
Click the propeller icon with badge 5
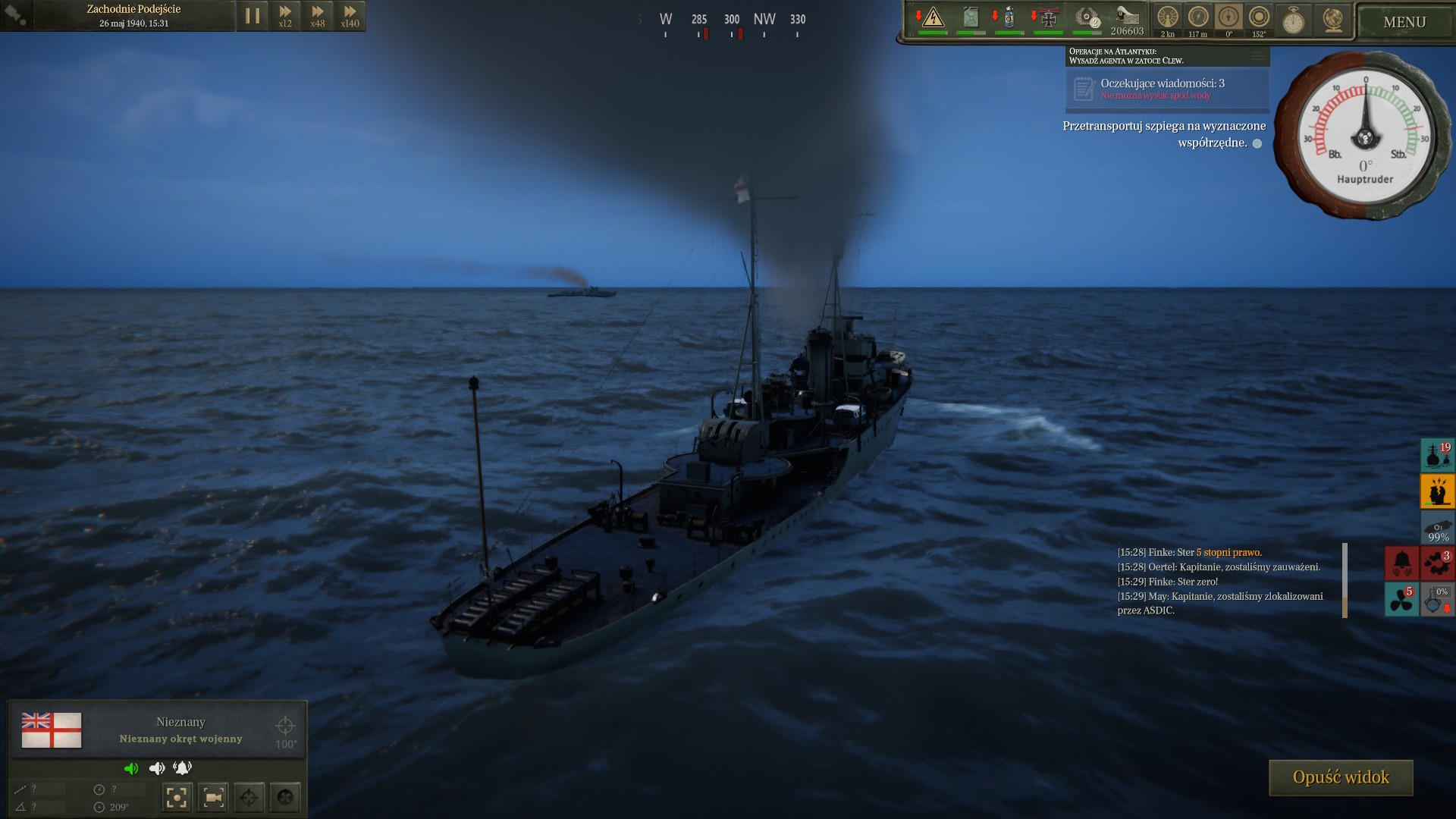(x=1401, y=599)
